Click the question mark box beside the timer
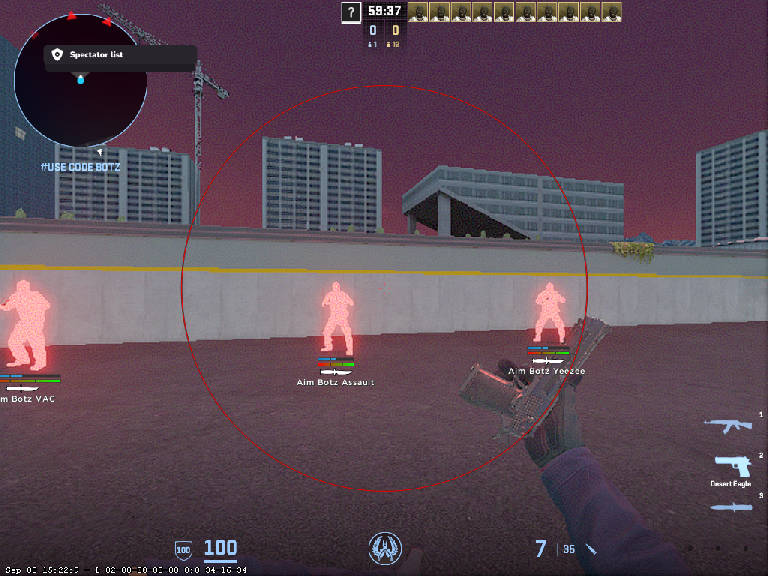The height and width of the screenshot is (576, 768). (350, 12)
